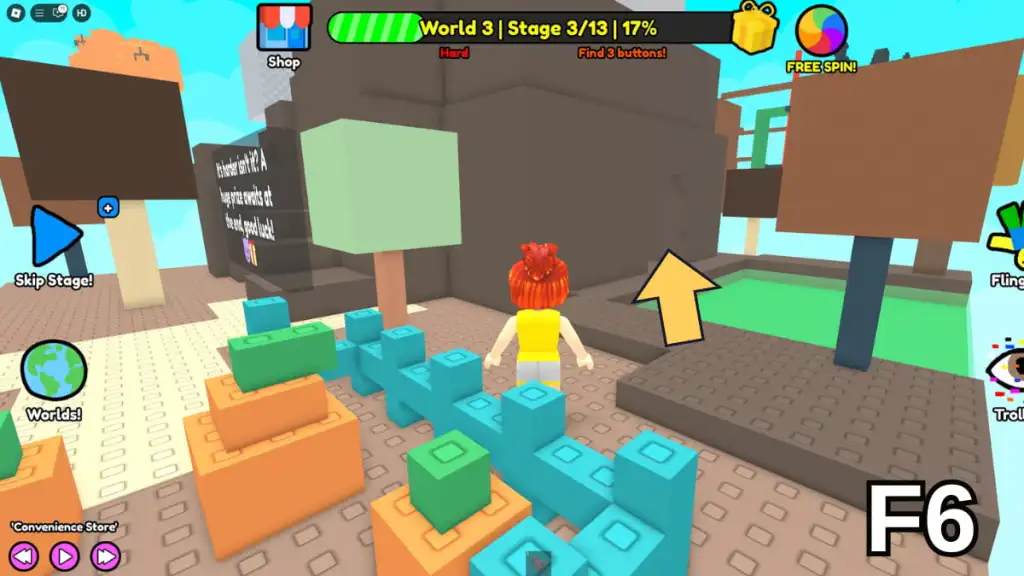Claim the yellow gift box reward
The image size is (1024, 576).
(x=755, y=26)
